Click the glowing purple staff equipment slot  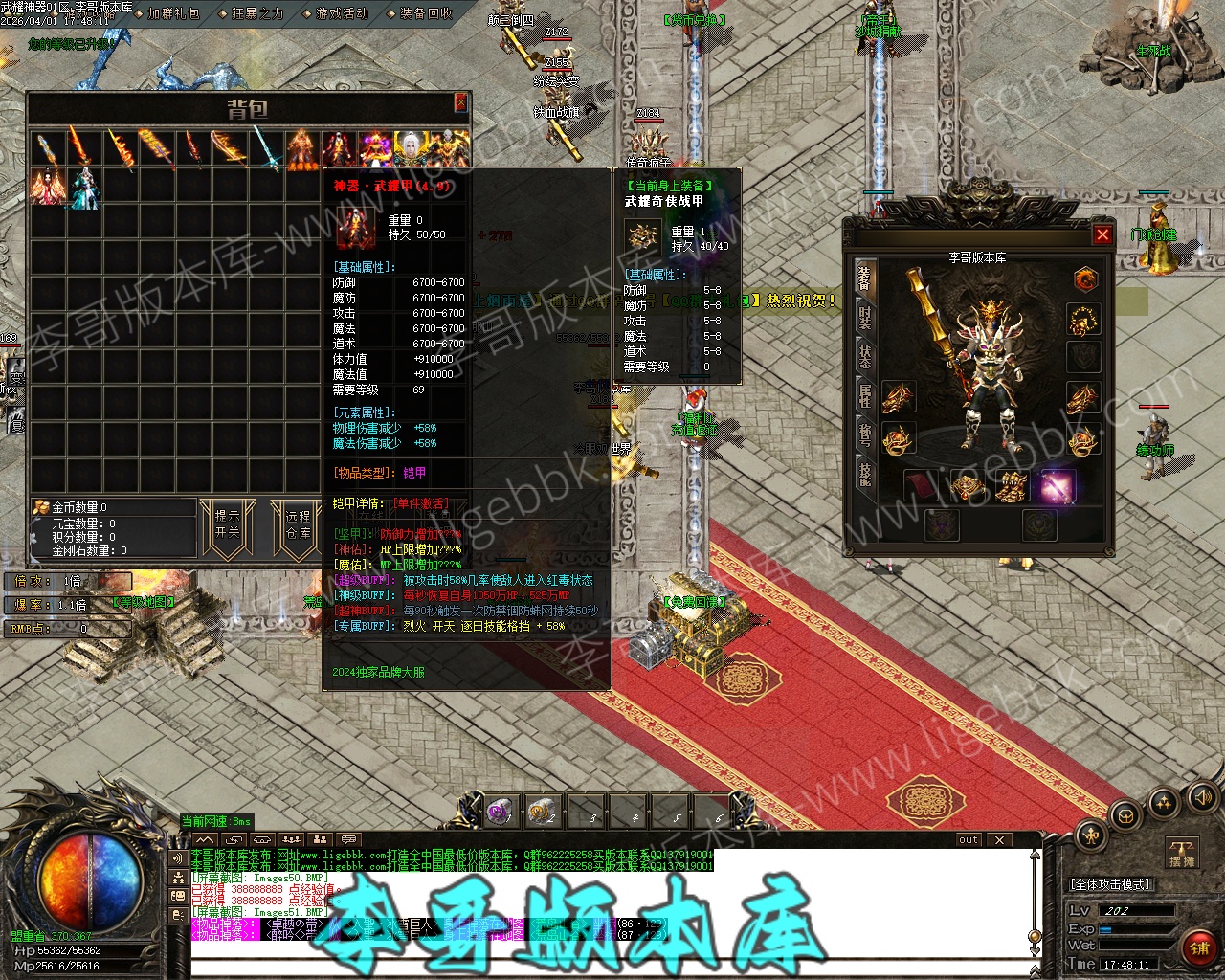tap(1058, 486)
